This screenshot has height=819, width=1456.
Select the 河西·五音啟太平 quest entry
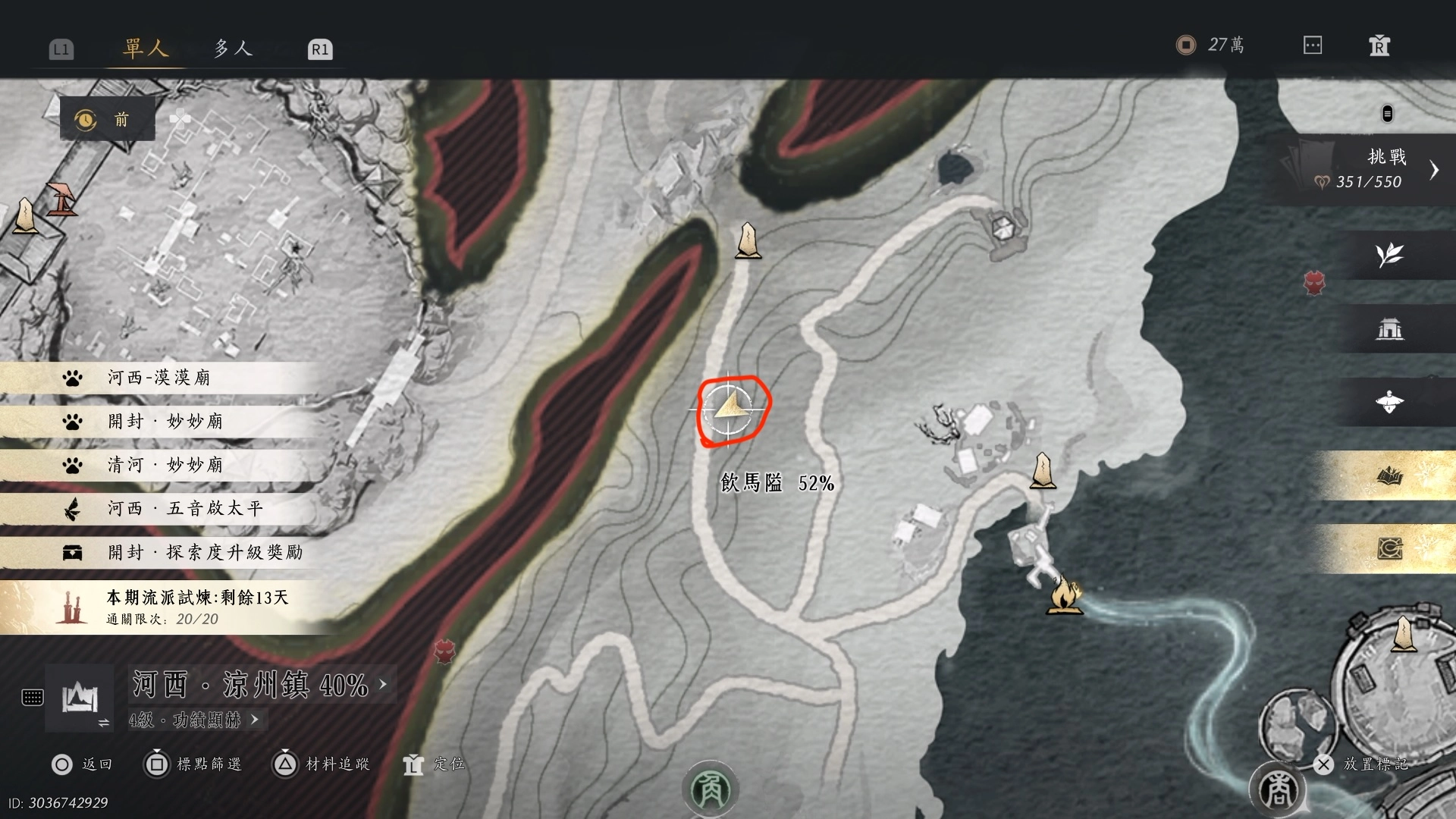click(184, 508)
